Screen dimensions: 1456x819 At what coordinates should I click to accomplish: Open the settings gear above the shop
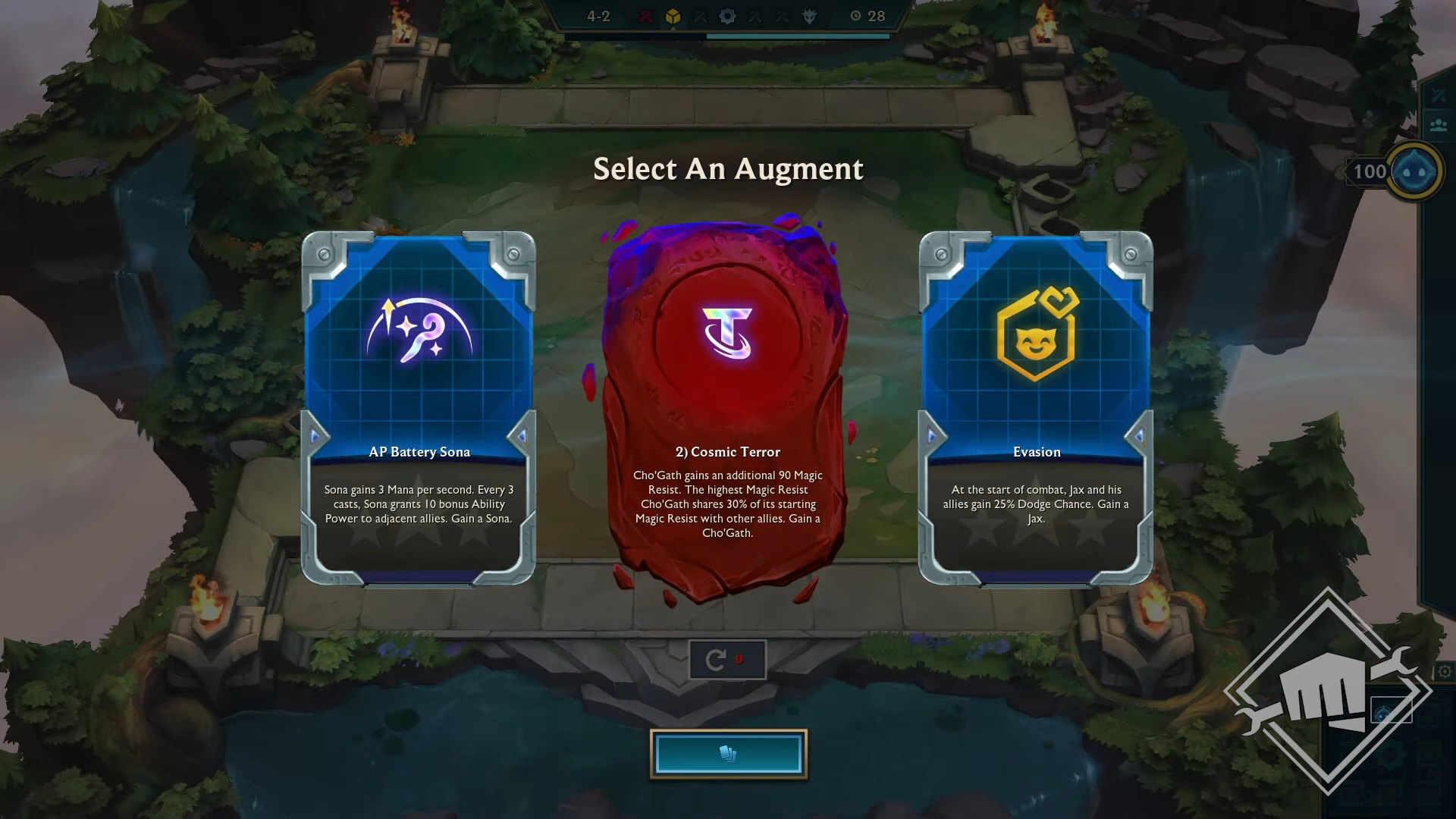click(1445, 671)
